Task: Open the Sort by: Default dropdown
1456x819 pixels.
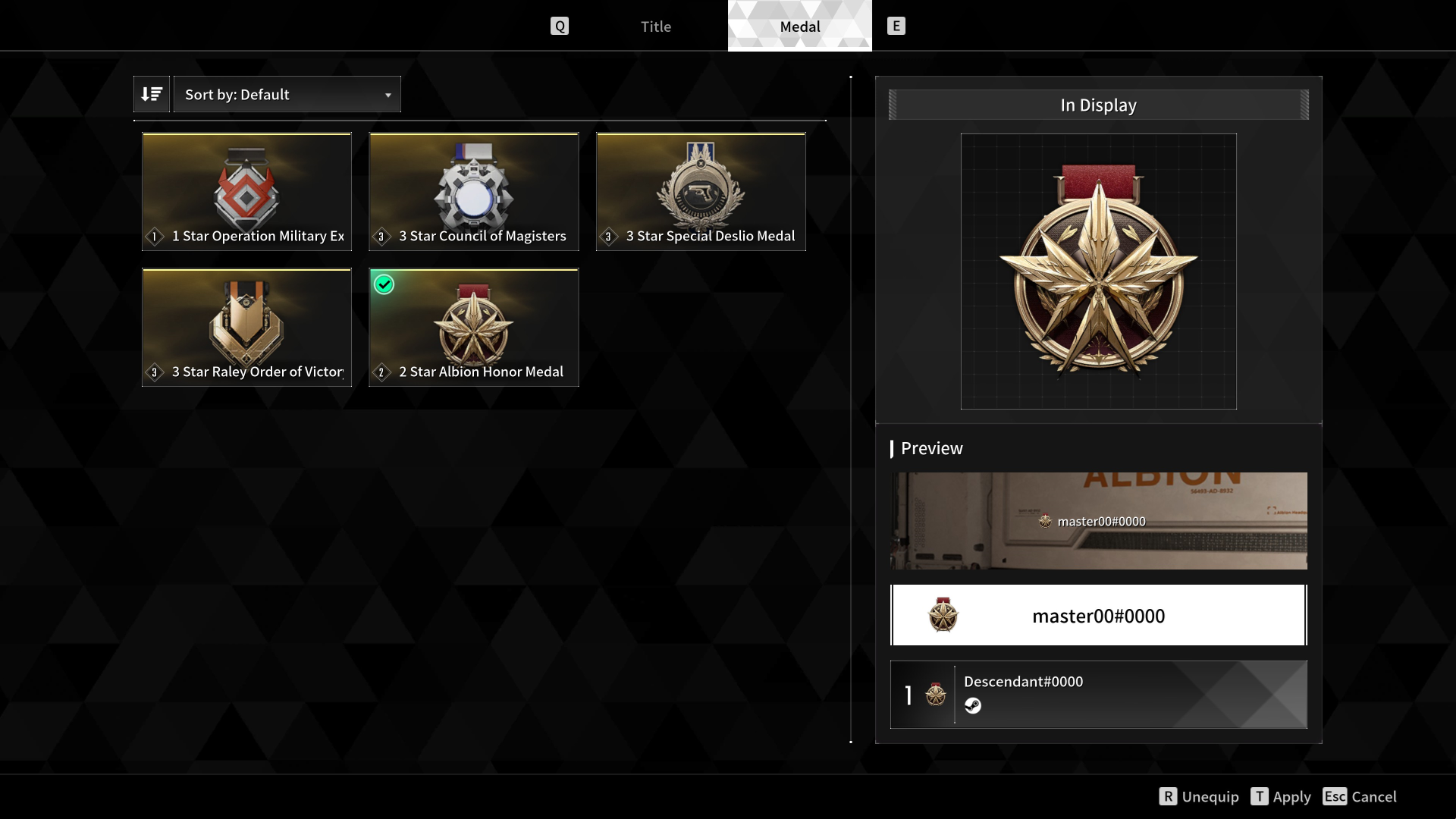Action: (x=287, y=95)
